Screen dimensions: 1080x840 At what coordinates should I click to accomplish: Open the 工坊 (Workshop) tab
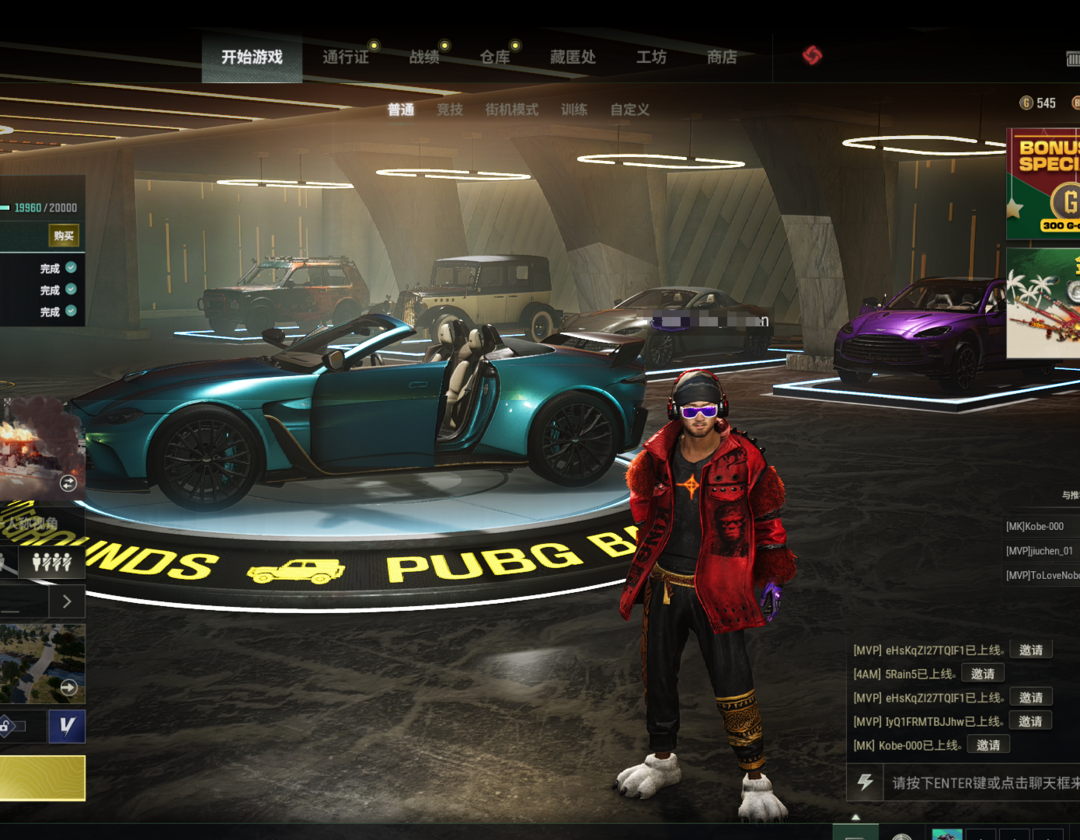tap(651, 58)
